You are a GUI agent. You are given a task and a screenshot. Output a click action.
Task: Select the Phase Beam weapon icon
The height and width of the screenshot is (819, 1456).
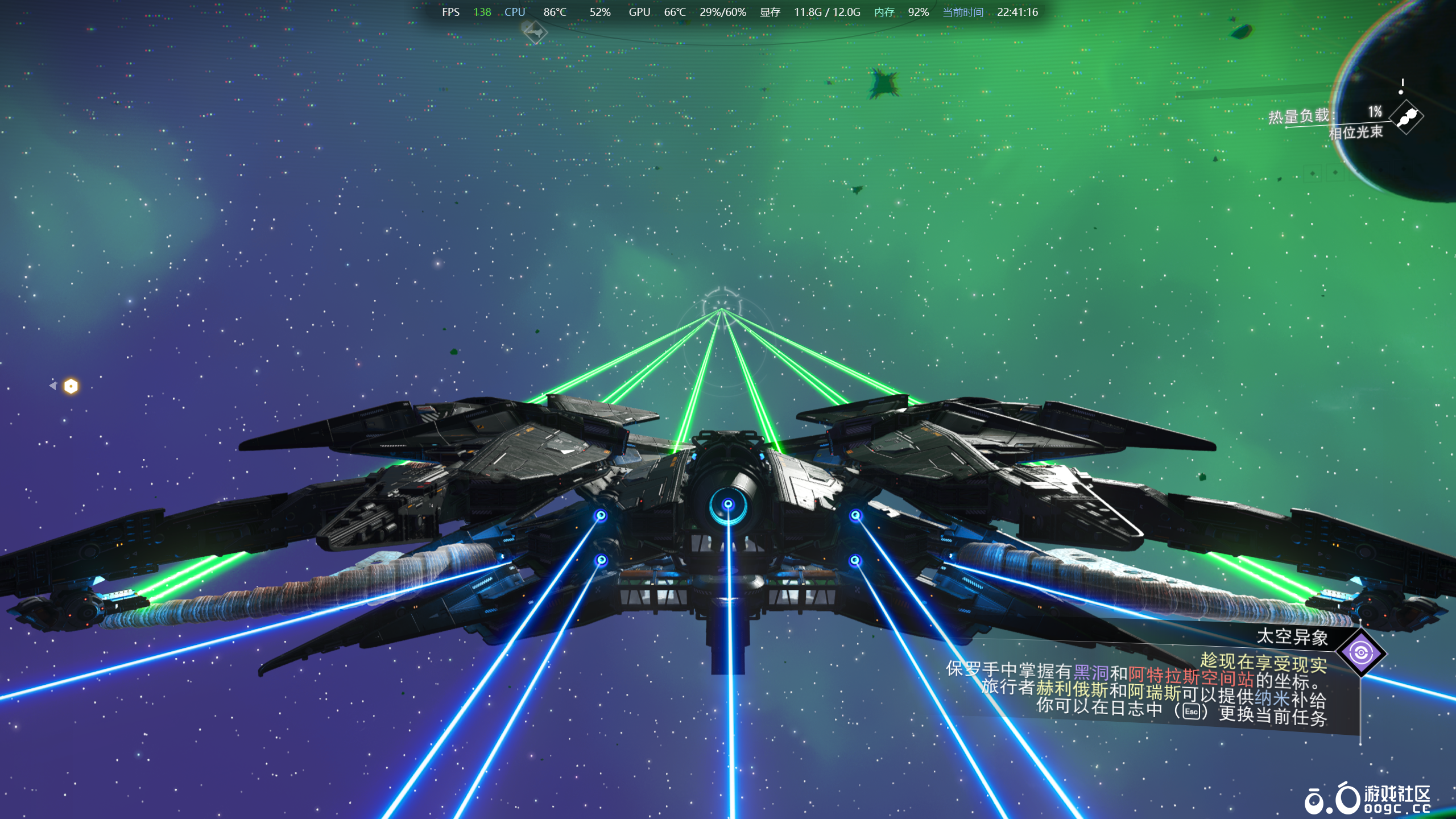click(x=1406, y=117)
